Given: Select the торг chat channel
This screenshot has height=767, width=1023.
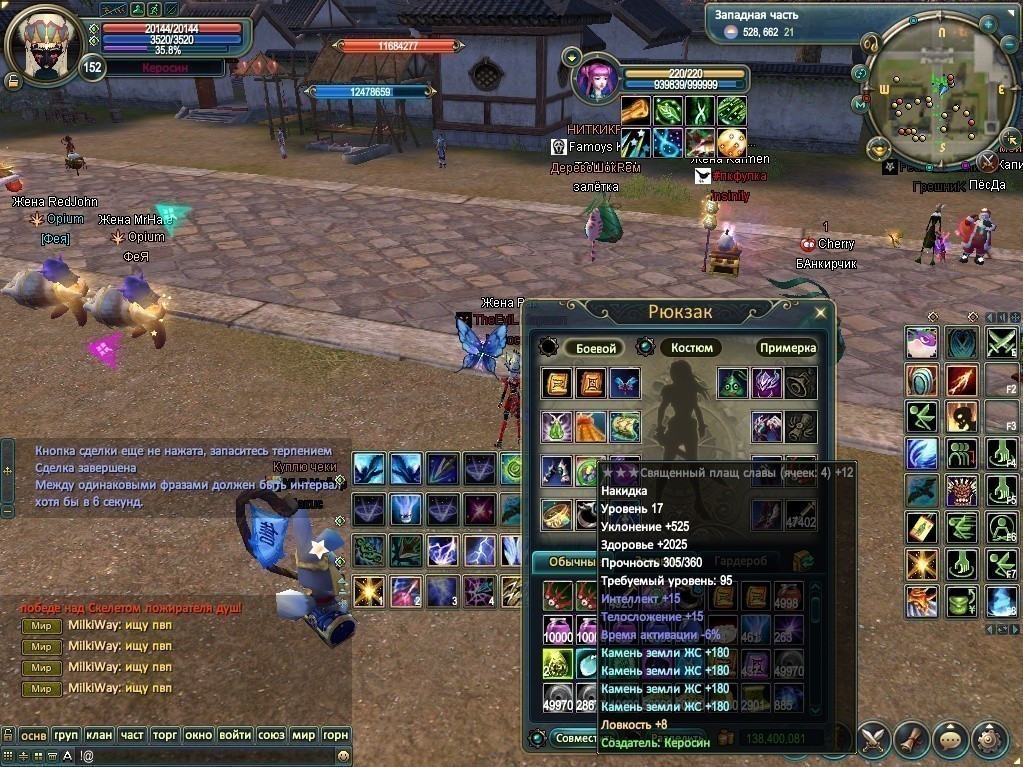Looking at the screenshot, I should pos(165,735).
